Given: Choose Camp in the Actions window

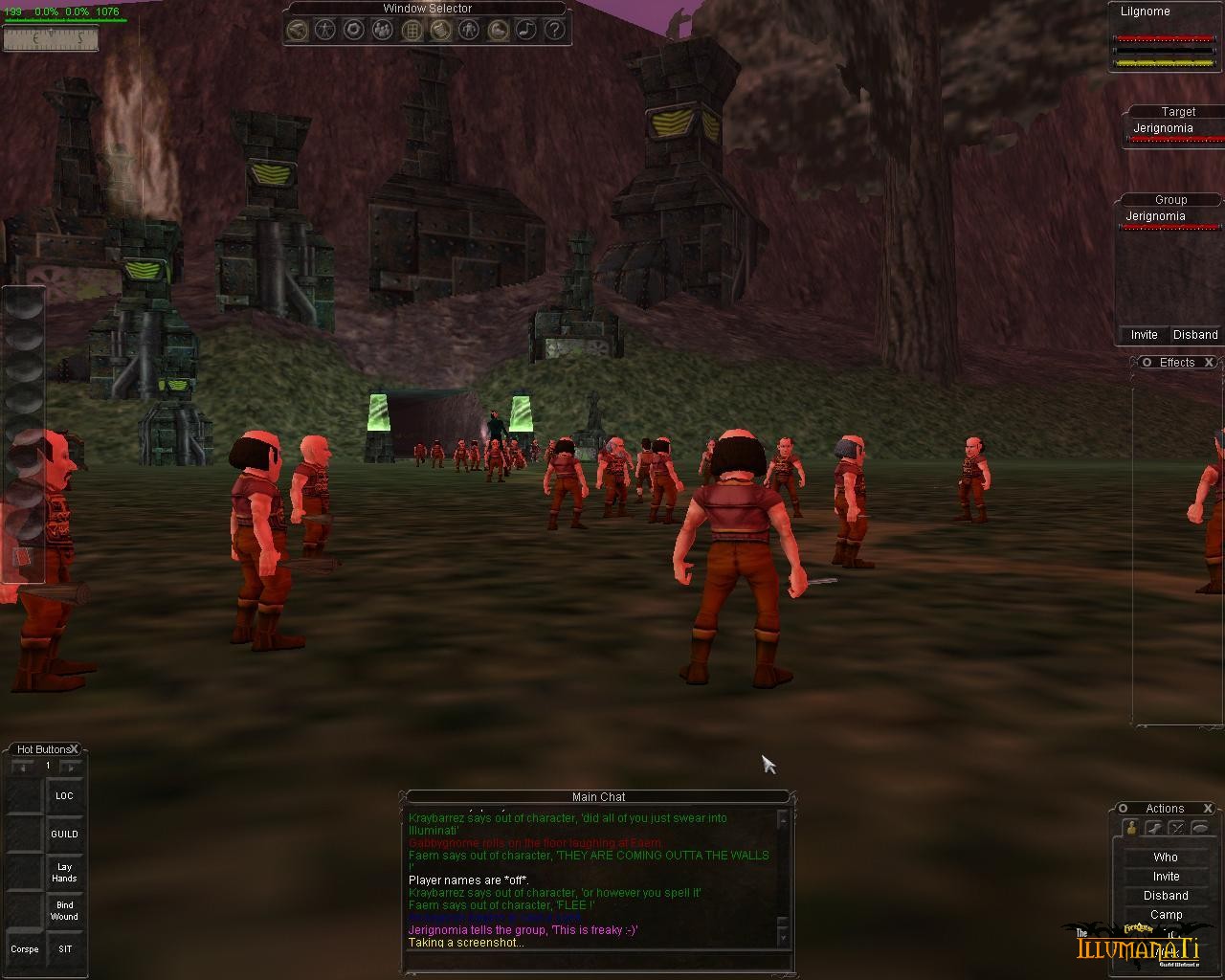Looking at the screenshot, I should point(1166,915).
